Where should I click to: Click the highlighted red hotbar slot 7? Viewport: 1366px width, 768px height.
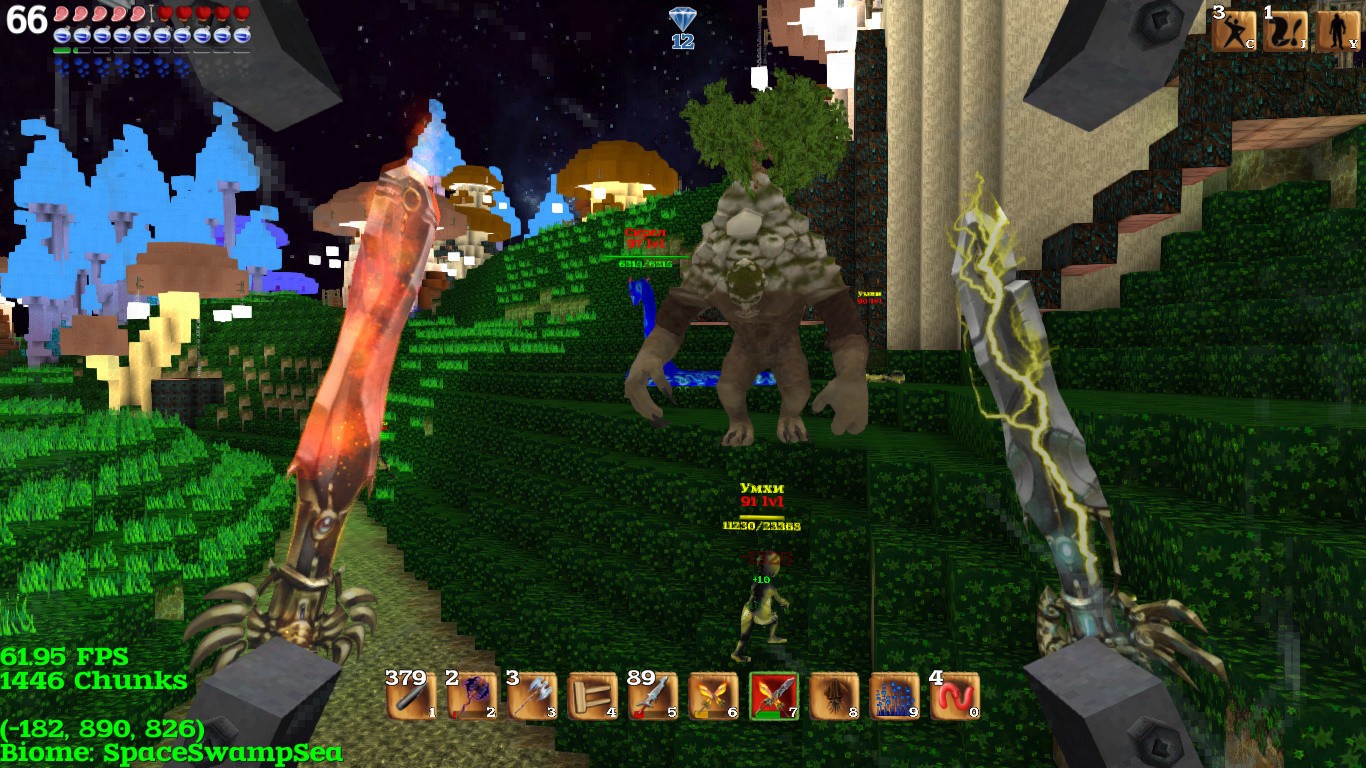tap(774, 696)
